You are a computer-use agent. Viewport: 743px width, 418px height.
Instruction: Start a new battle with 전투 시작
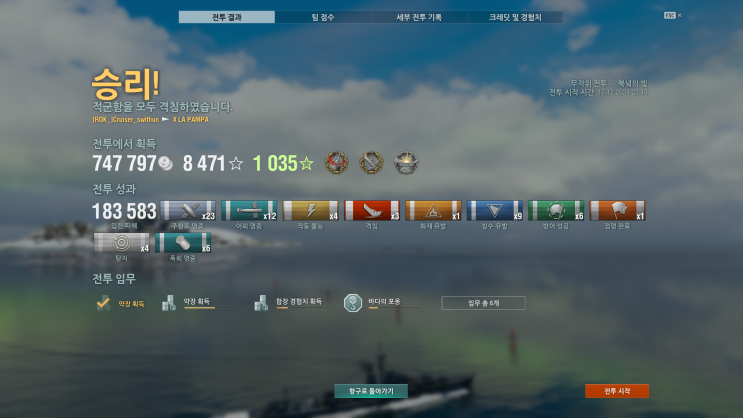tap(617, 391)
